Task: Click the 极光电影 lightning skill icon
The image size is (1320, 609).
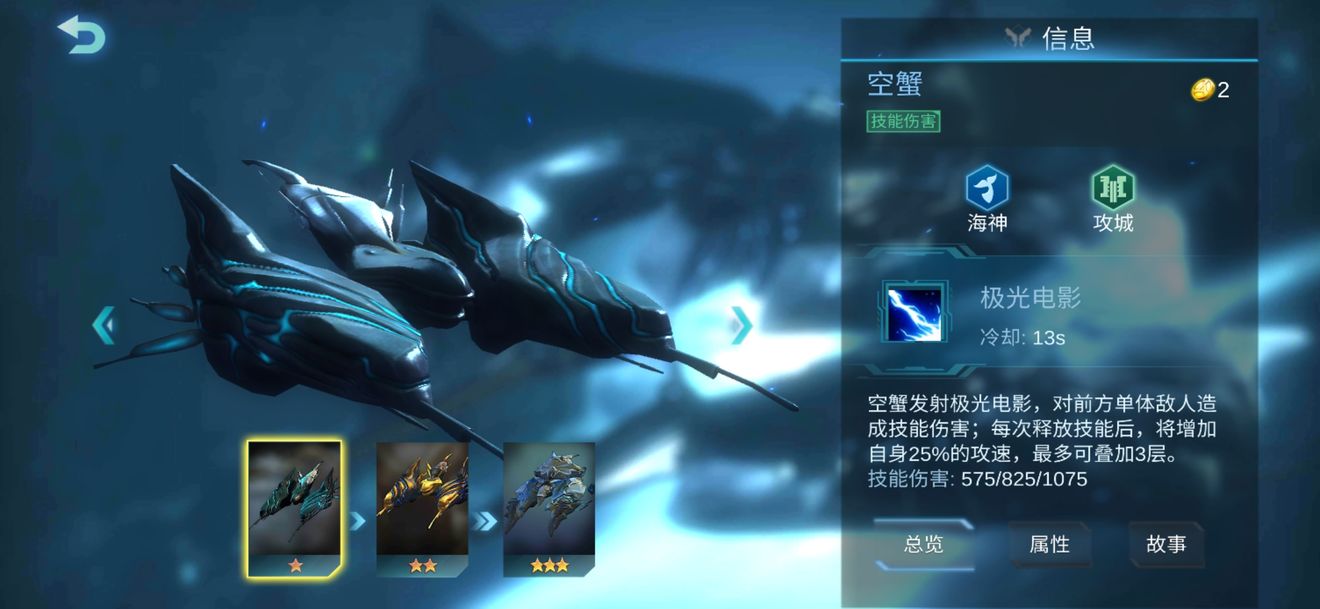Action: point(912,312)
